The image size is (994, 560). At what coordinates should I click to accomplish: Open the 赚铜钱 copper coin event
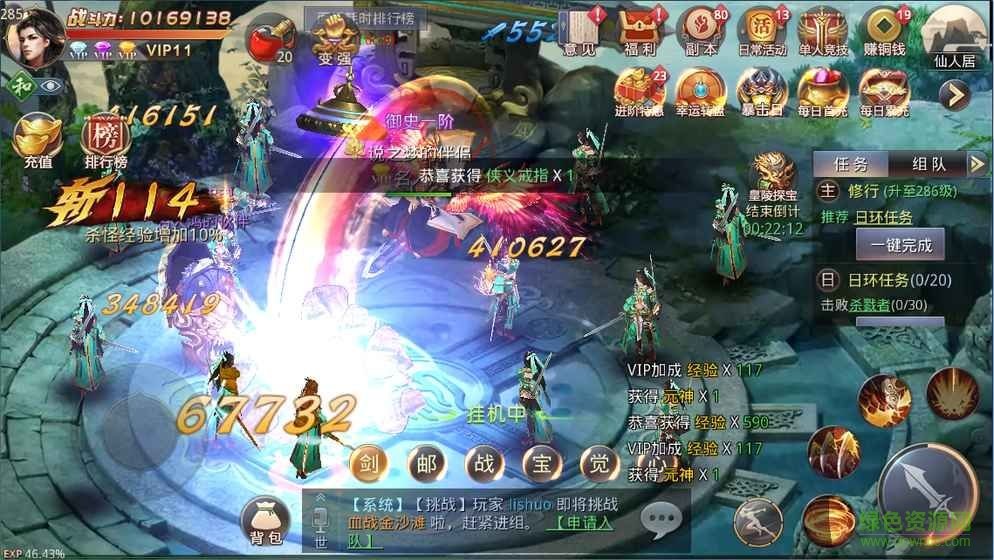coord(884,32)
